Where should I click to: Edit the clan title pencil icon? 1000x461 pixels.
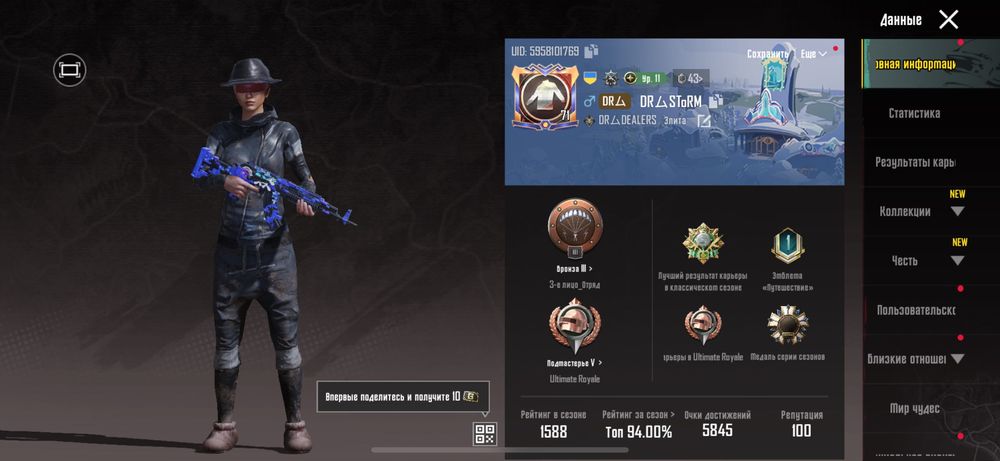(x=704, y=121)
